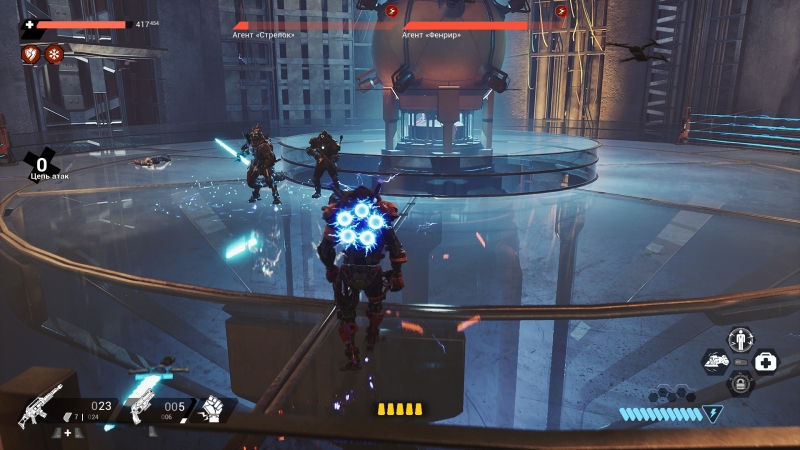Inspect the broken shield status icon
Viewport: 800px width, 450px height.
pos(30,53)
